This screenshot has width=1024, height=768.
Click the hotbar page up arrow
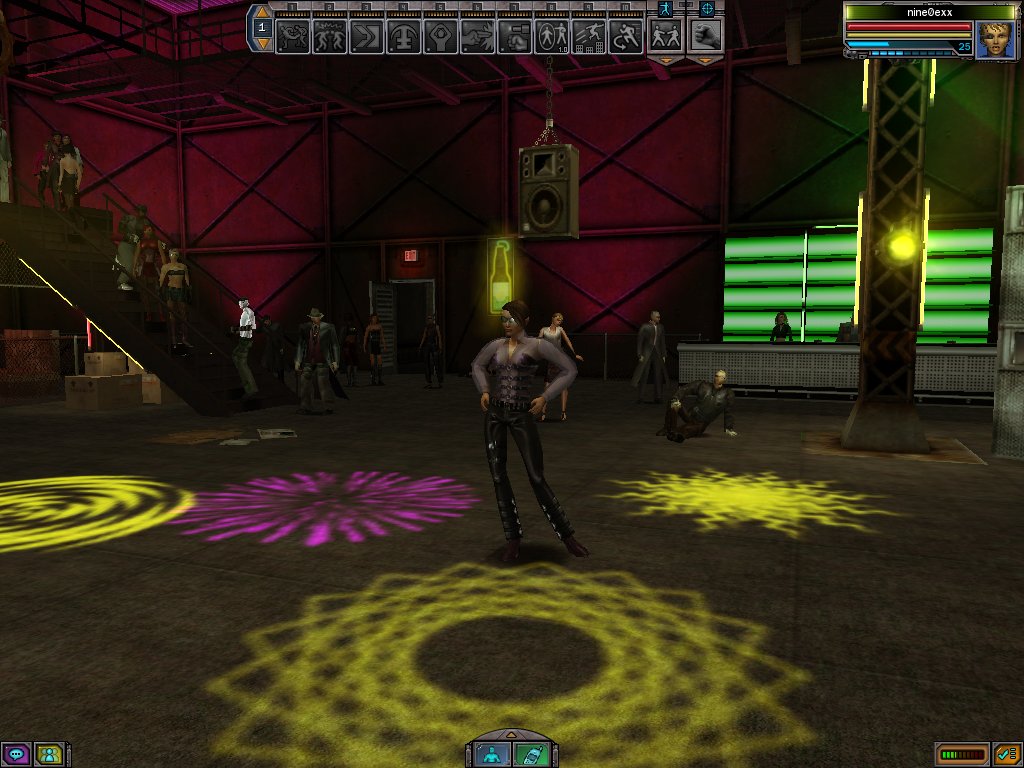[262, 13]
